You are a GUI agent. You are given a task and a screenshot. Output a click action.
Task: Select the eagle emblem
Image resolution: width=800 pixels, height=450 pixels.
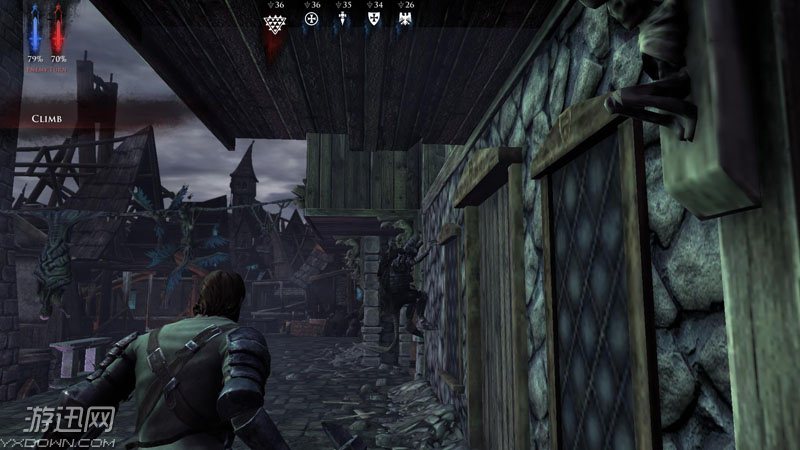(x=405, y=20)
